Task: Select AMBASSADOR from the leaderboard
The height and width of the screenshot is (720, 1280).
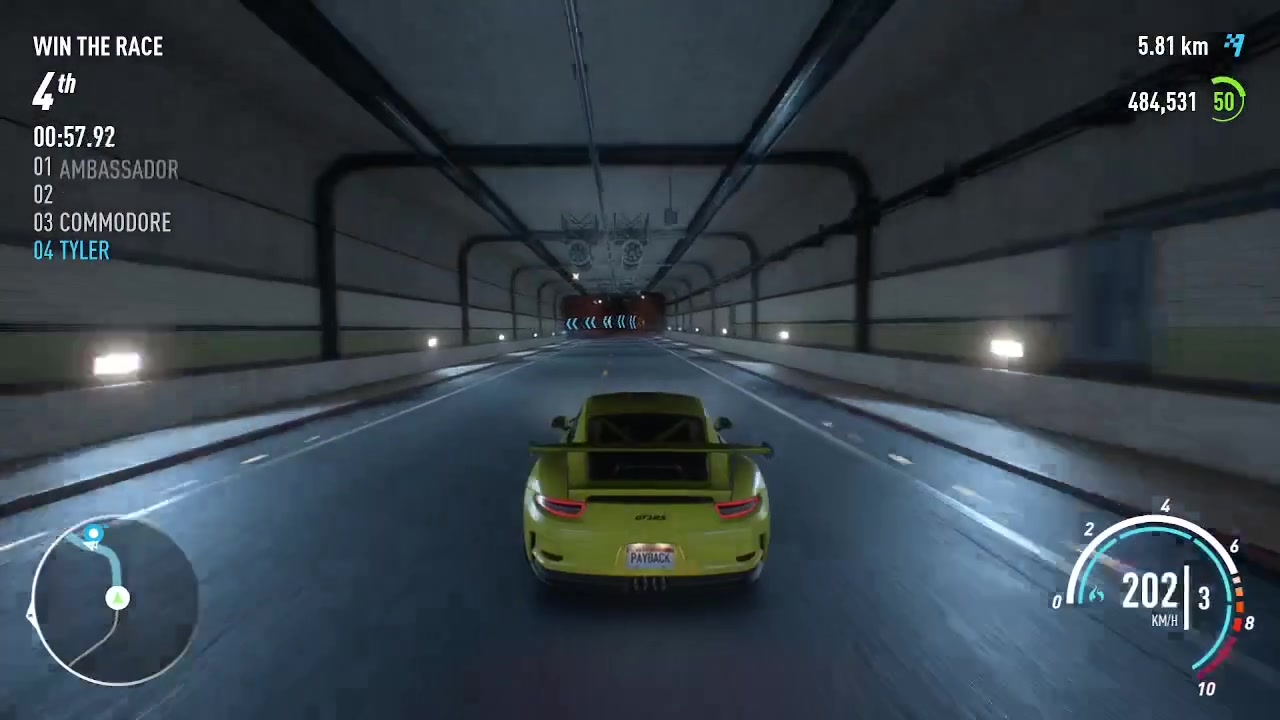Action: click(x=106, y=169)
